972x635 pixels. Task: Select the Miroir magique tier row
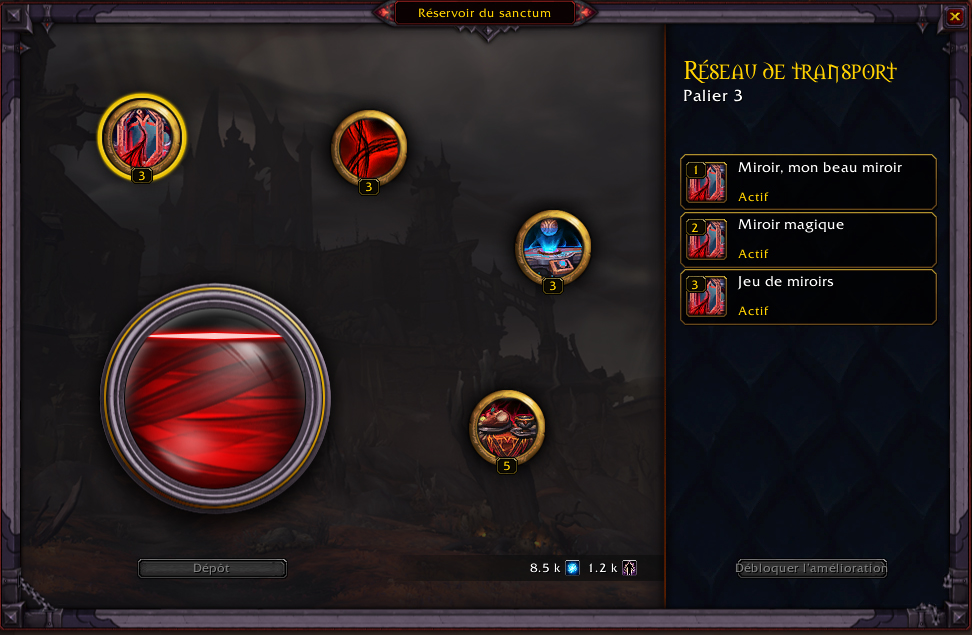pos(808,239)
